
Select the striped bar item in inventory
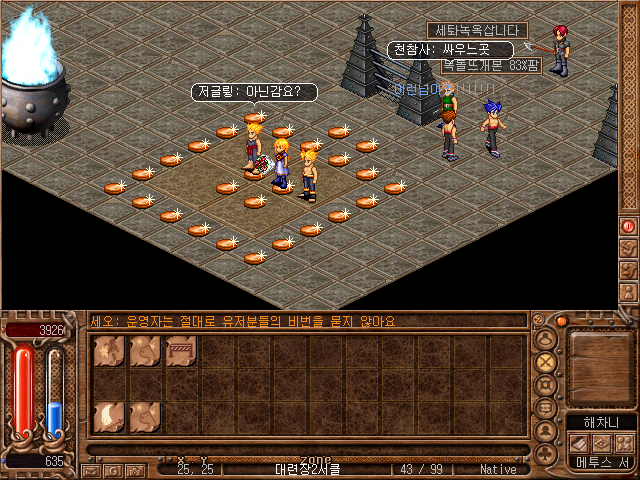(181, 350)
